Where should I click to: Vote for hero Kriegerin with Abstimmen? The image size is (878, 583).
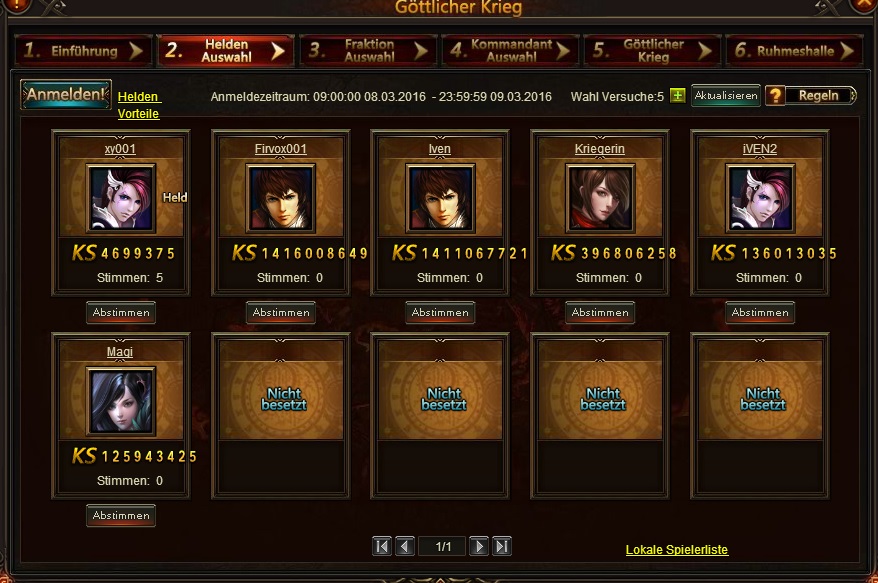tap(600, 313)
